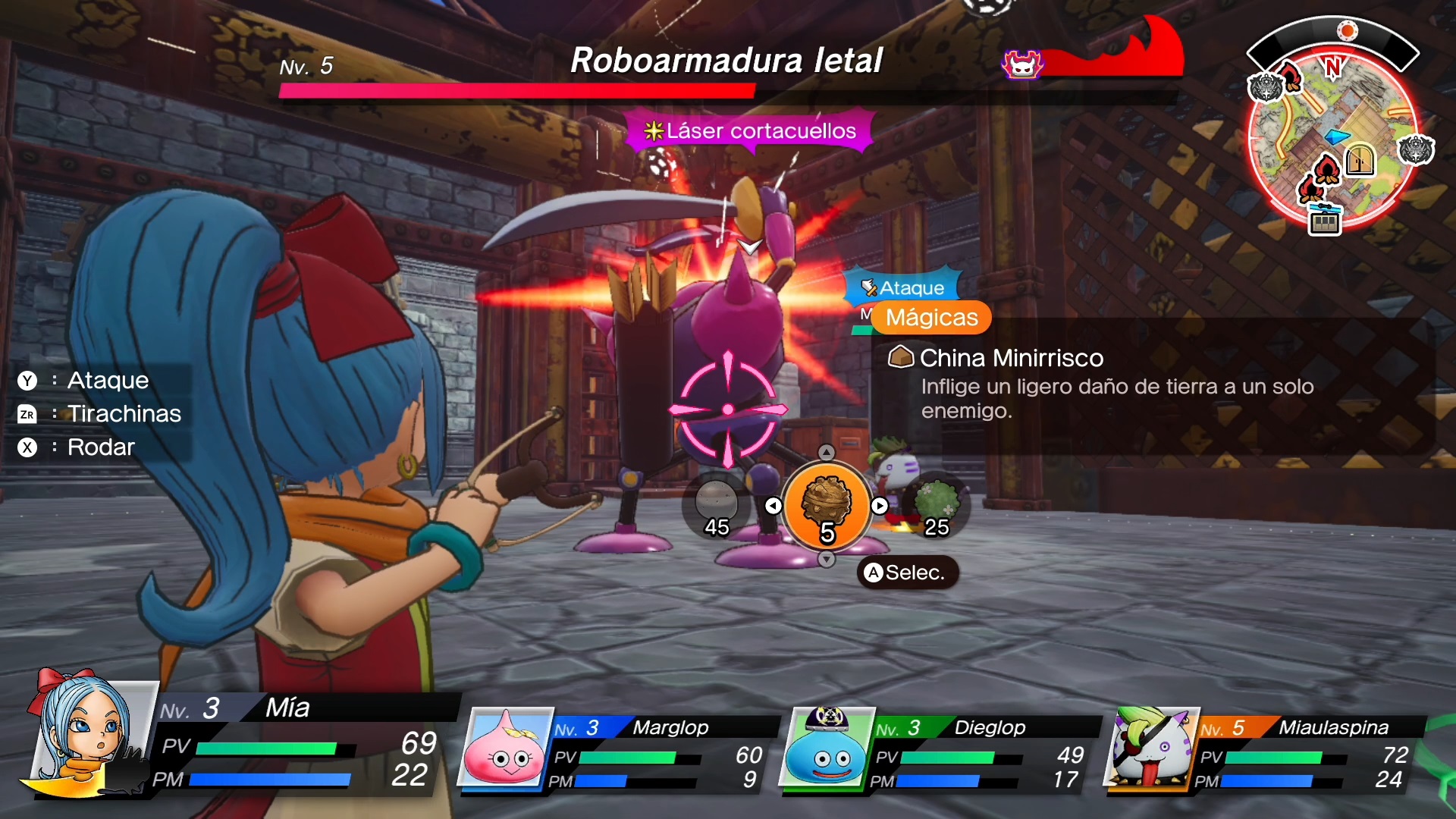The image size is (1456, 819).
Task: Choose the gray stone ammo with 45
Action: [716, 506]
